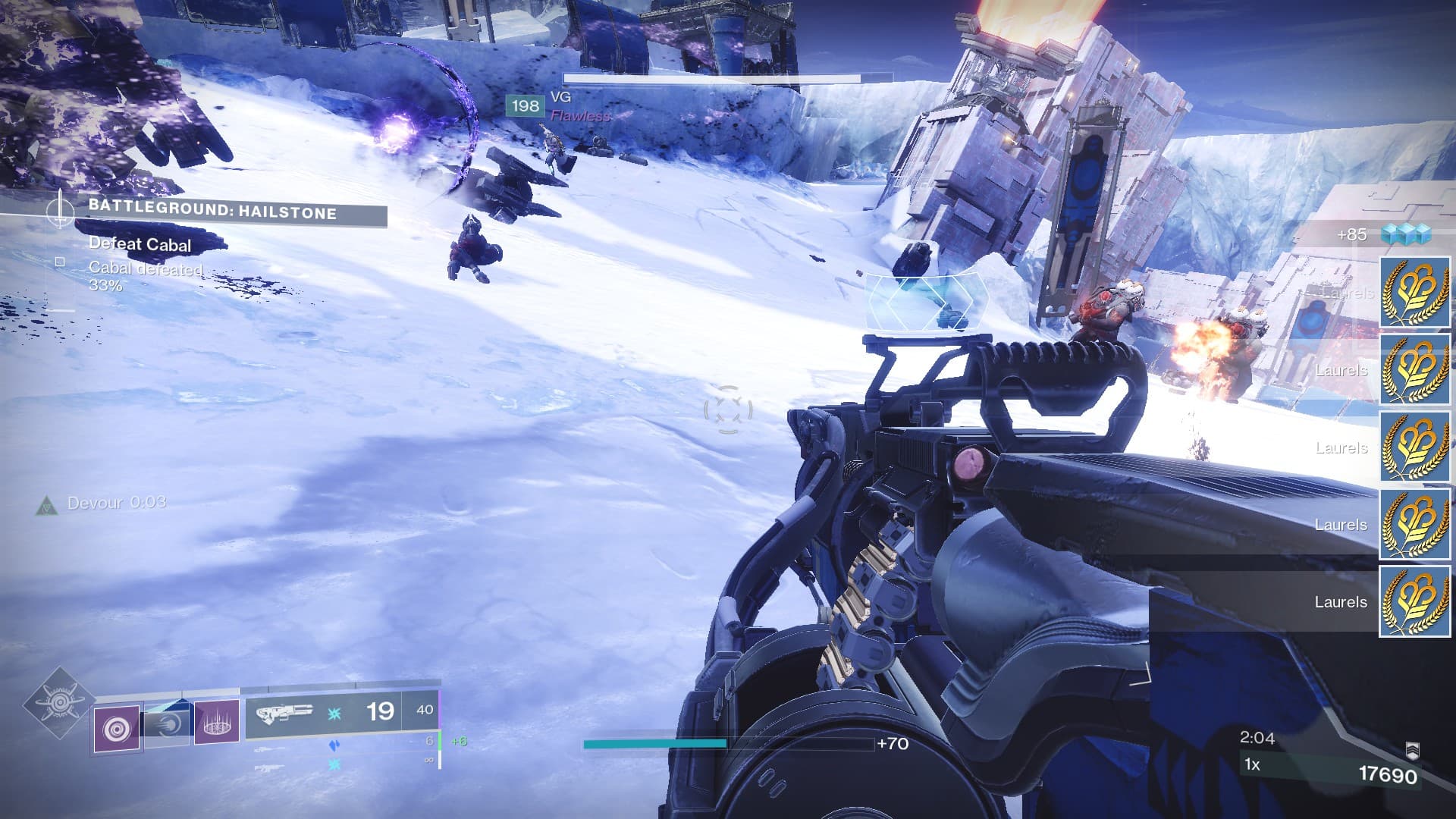
Task: Select the equipped machine gun weapon icon
Action: click(x=284, y=713)
